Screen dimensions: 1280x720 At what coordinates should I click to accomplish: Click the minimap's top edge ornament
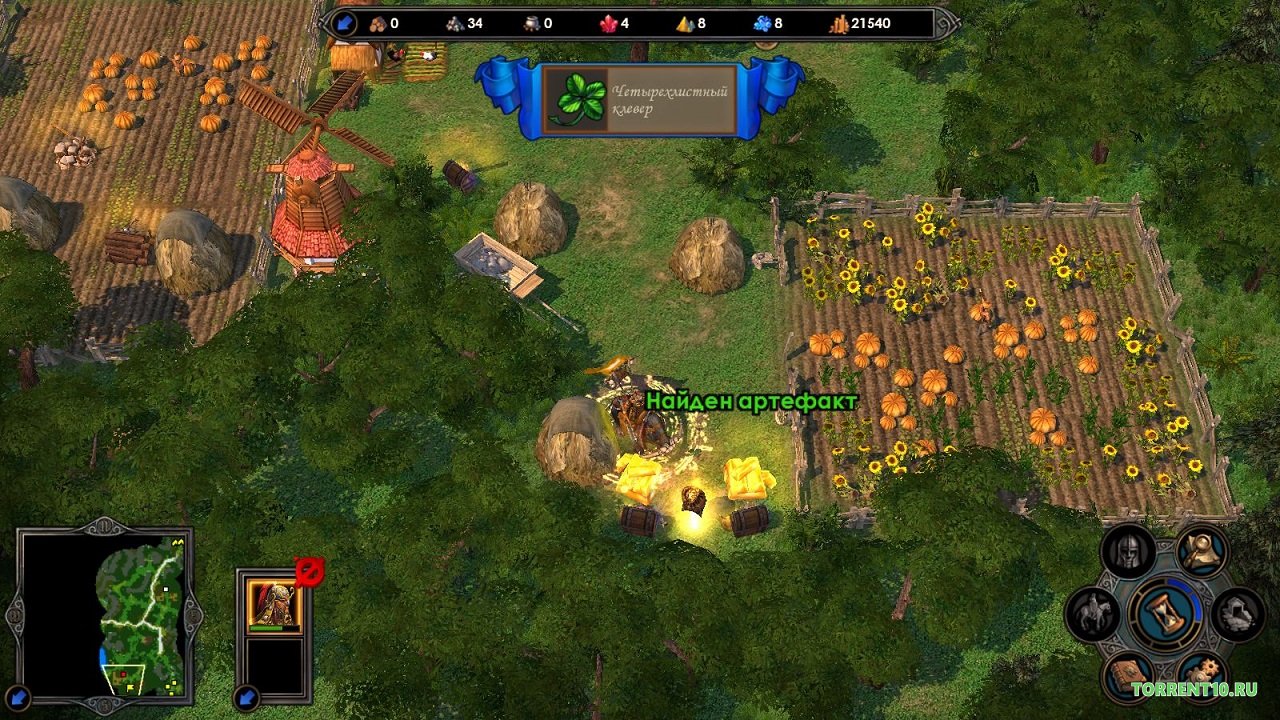click(104, 525)
